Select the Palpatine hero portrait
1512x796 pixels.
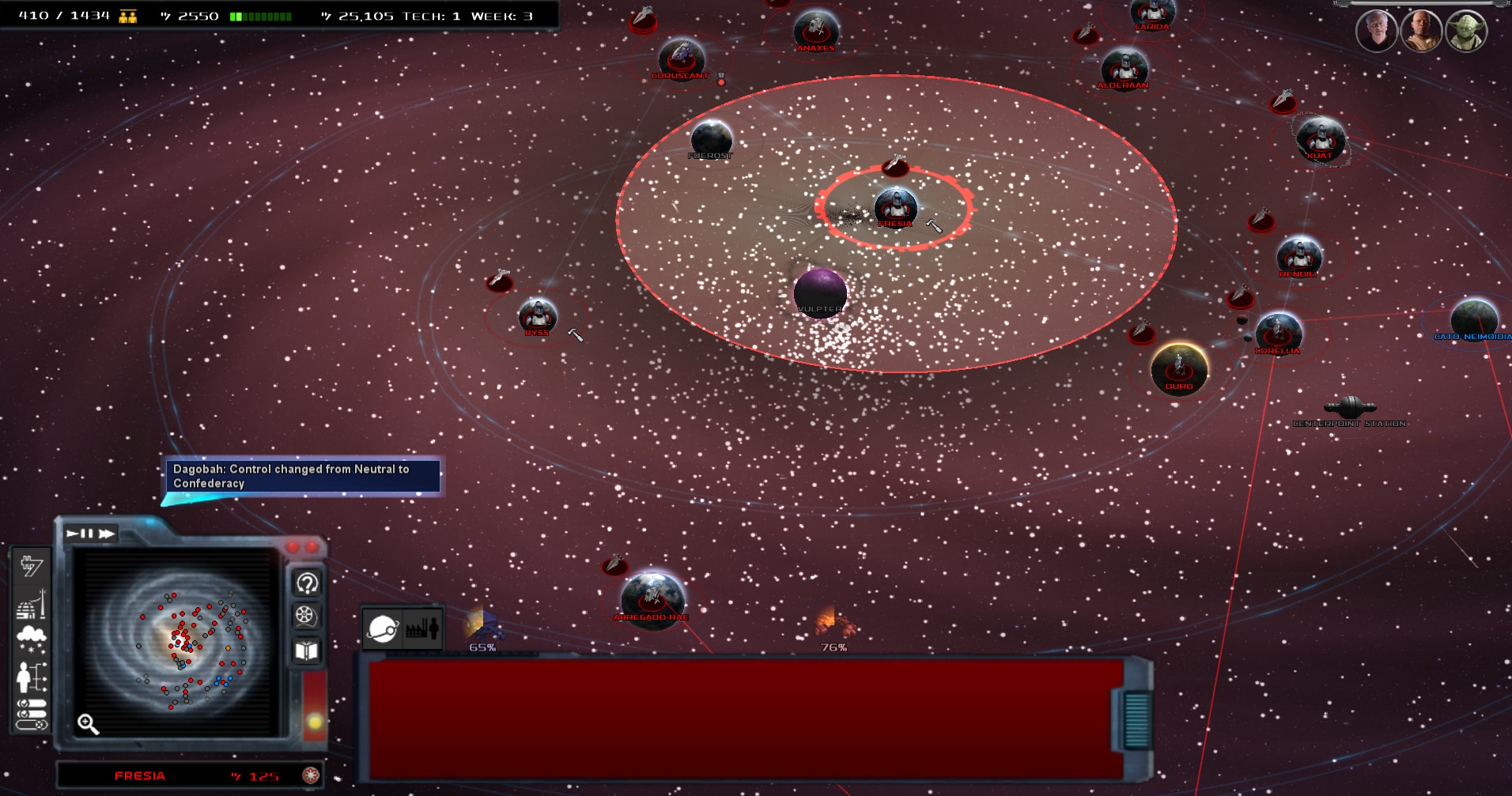(x=1376, y=31)
